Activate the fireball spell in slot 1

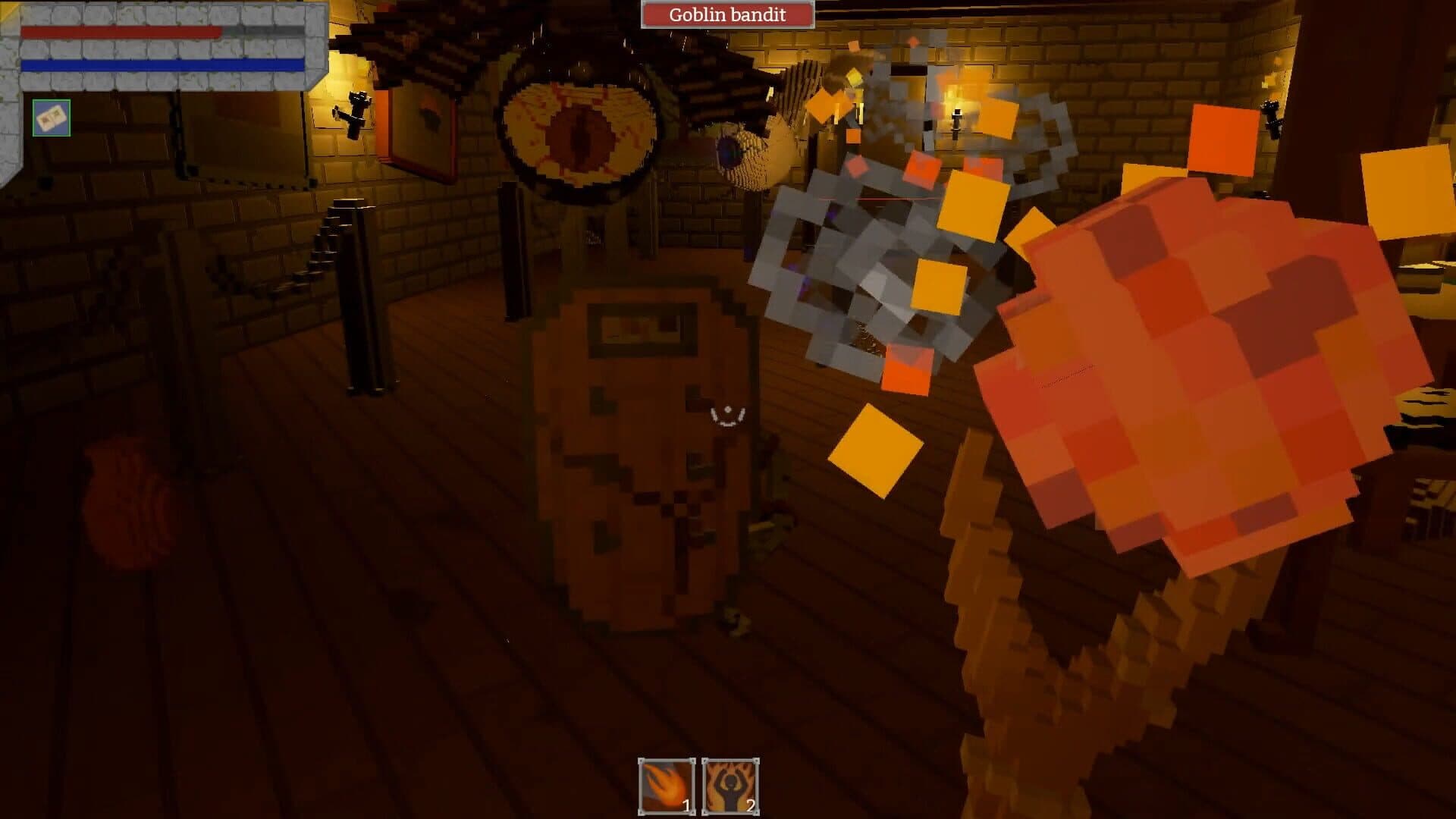(x=667, y=786)
